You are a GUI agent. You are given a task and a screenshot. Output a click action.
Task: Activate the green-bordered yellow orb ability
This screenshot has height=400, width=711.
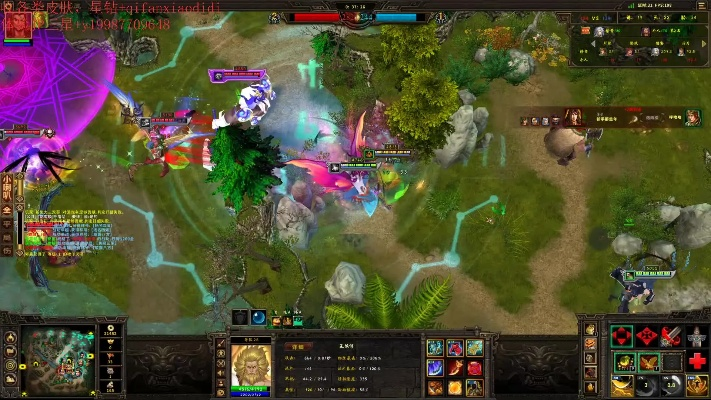click(623, 361)
